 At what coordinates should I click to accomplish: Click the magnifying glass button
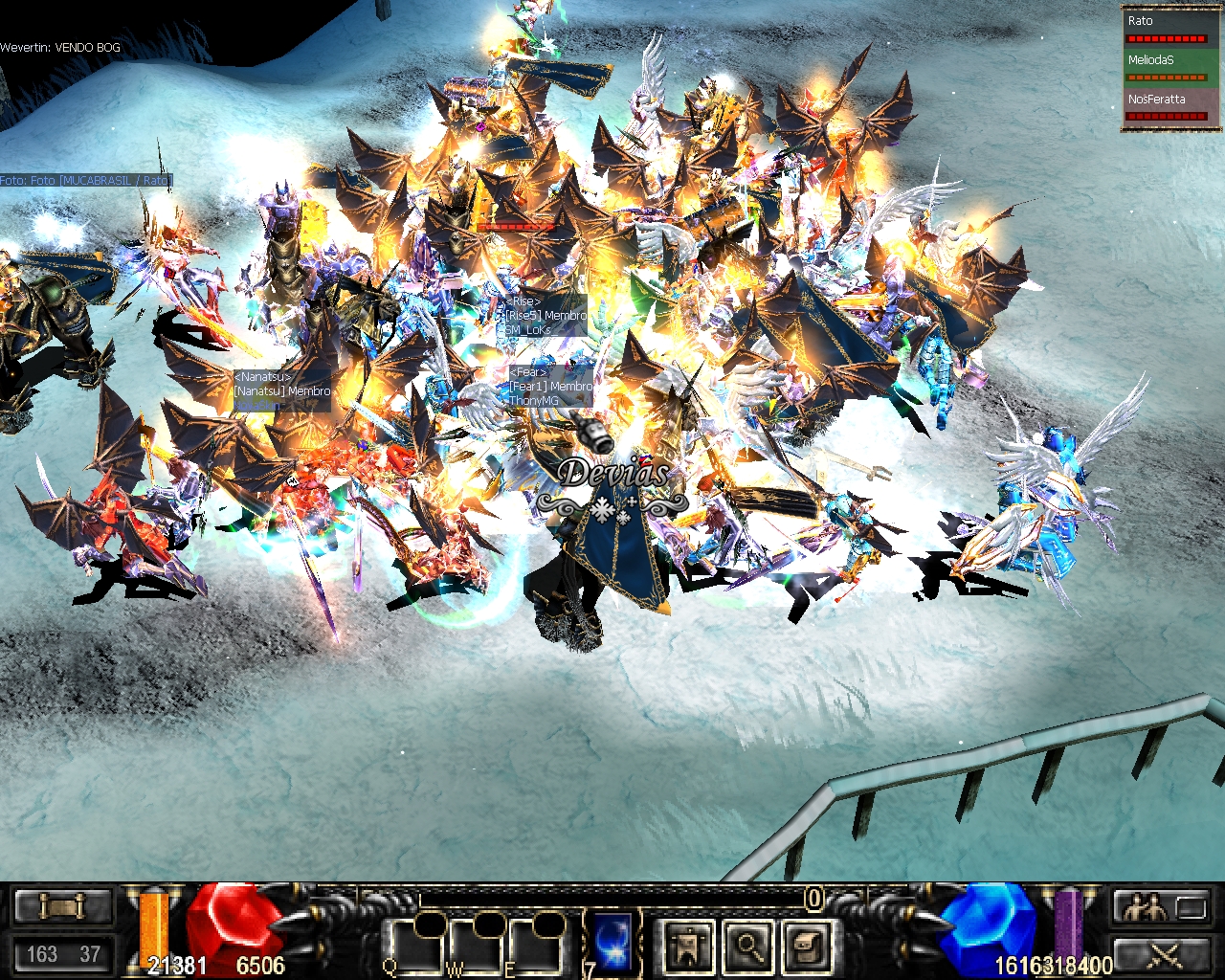tap(746, 946)
